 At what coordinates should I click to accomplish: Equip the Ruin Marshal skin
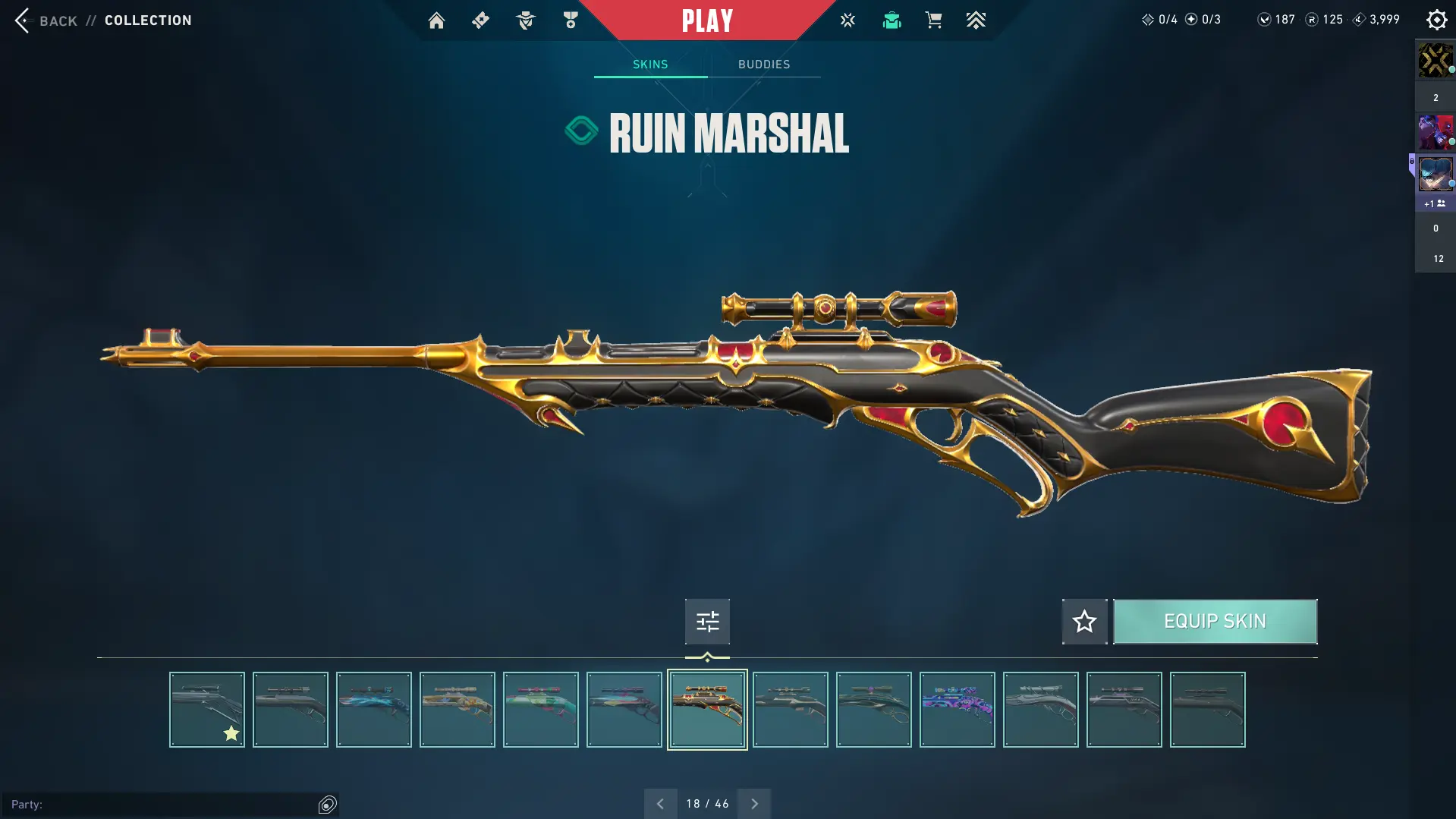pyautogui.click(x=1215, y=622)
